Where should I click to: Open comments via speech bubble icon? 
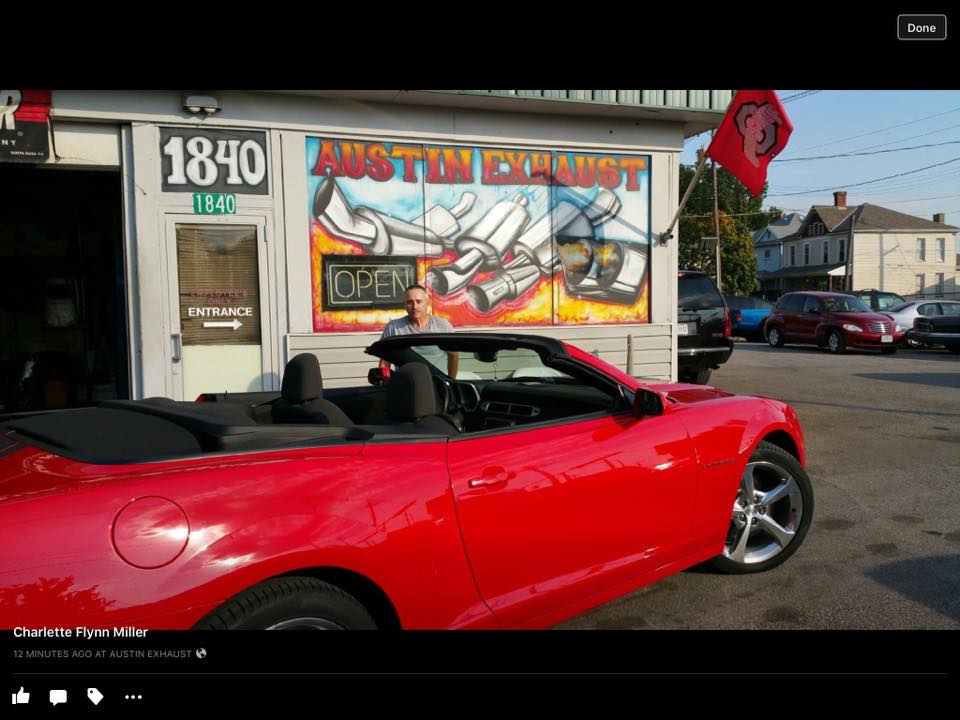[x=58, y=697]
